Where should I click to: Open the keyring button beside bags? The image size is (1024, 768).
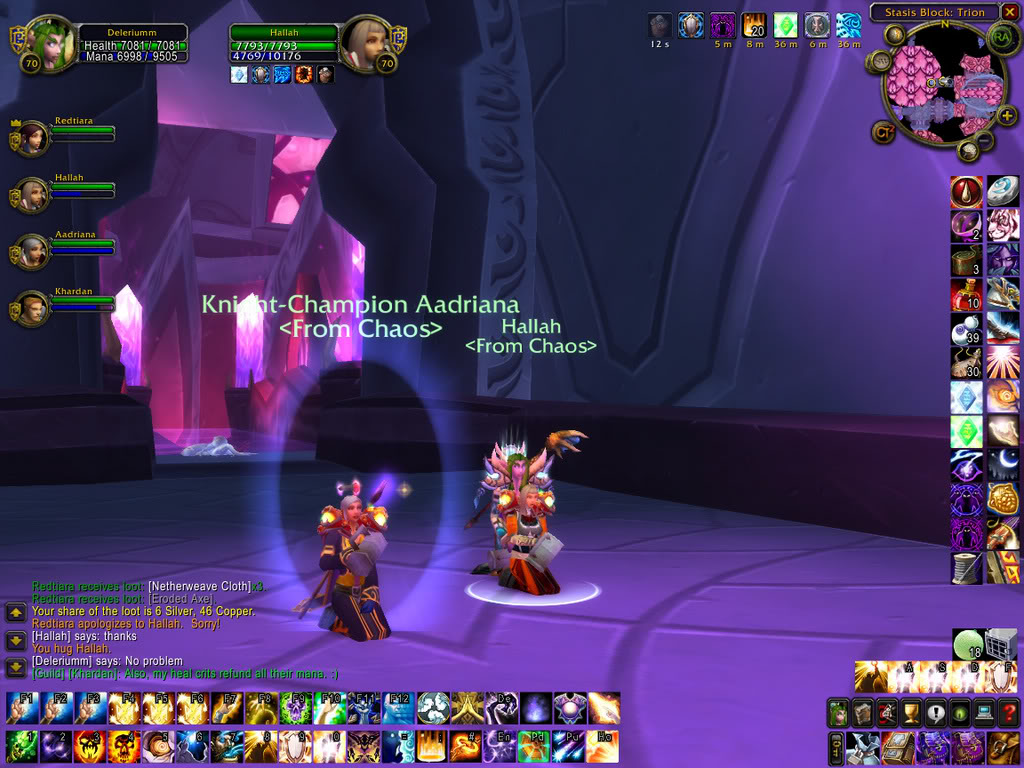click(x=835, y=746)
